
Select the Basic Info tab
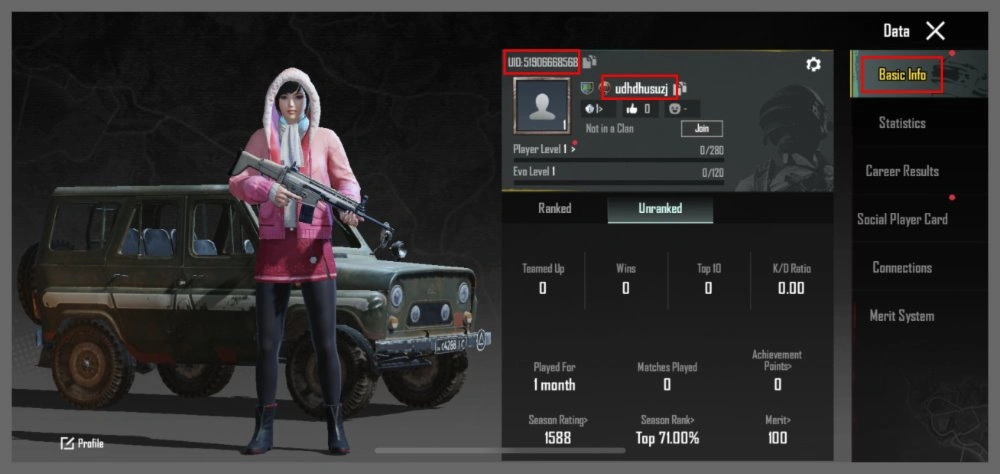[902, 75]
